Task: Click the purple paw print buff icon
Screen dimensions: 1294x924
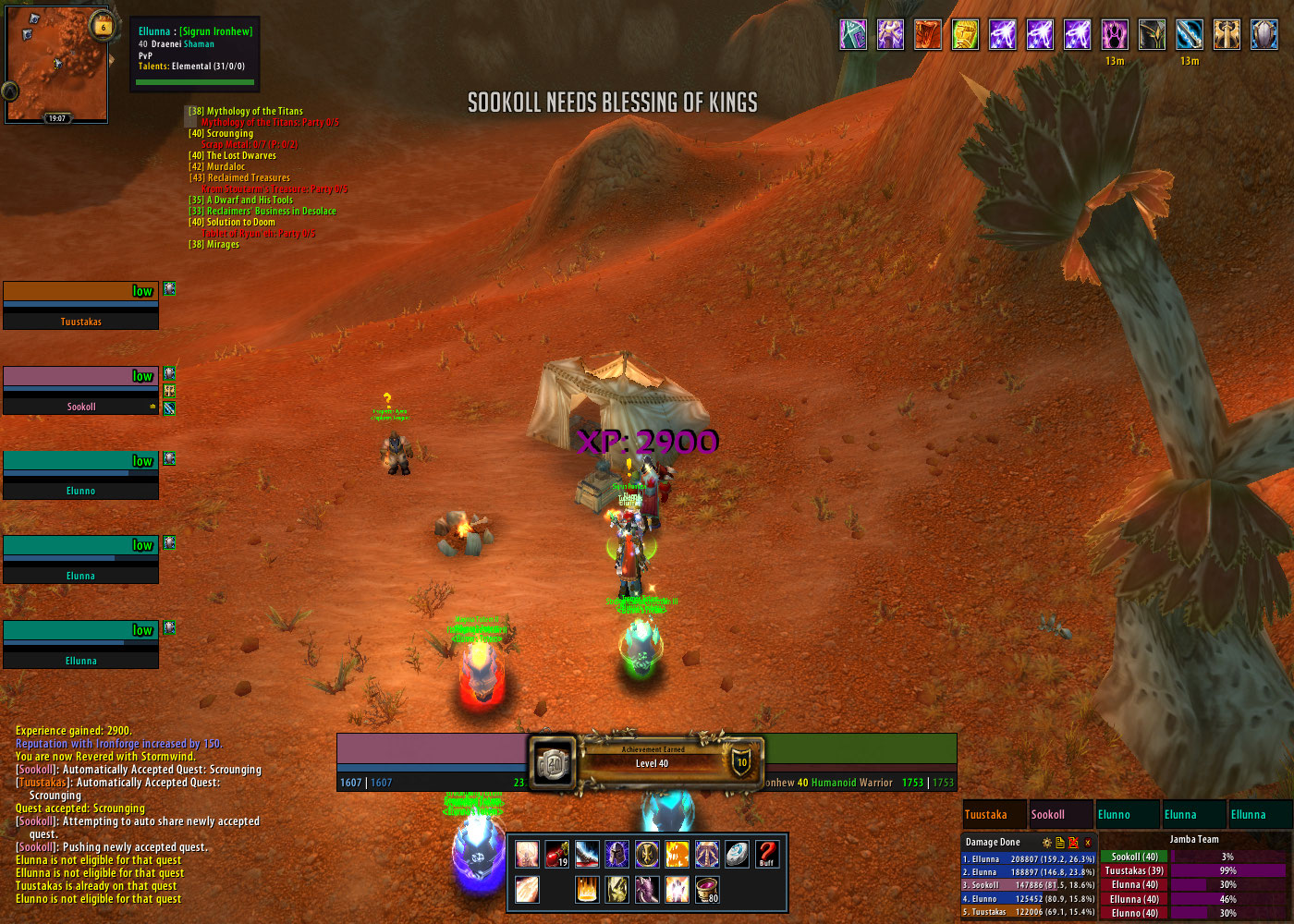Action: [x=1115, y=35]
